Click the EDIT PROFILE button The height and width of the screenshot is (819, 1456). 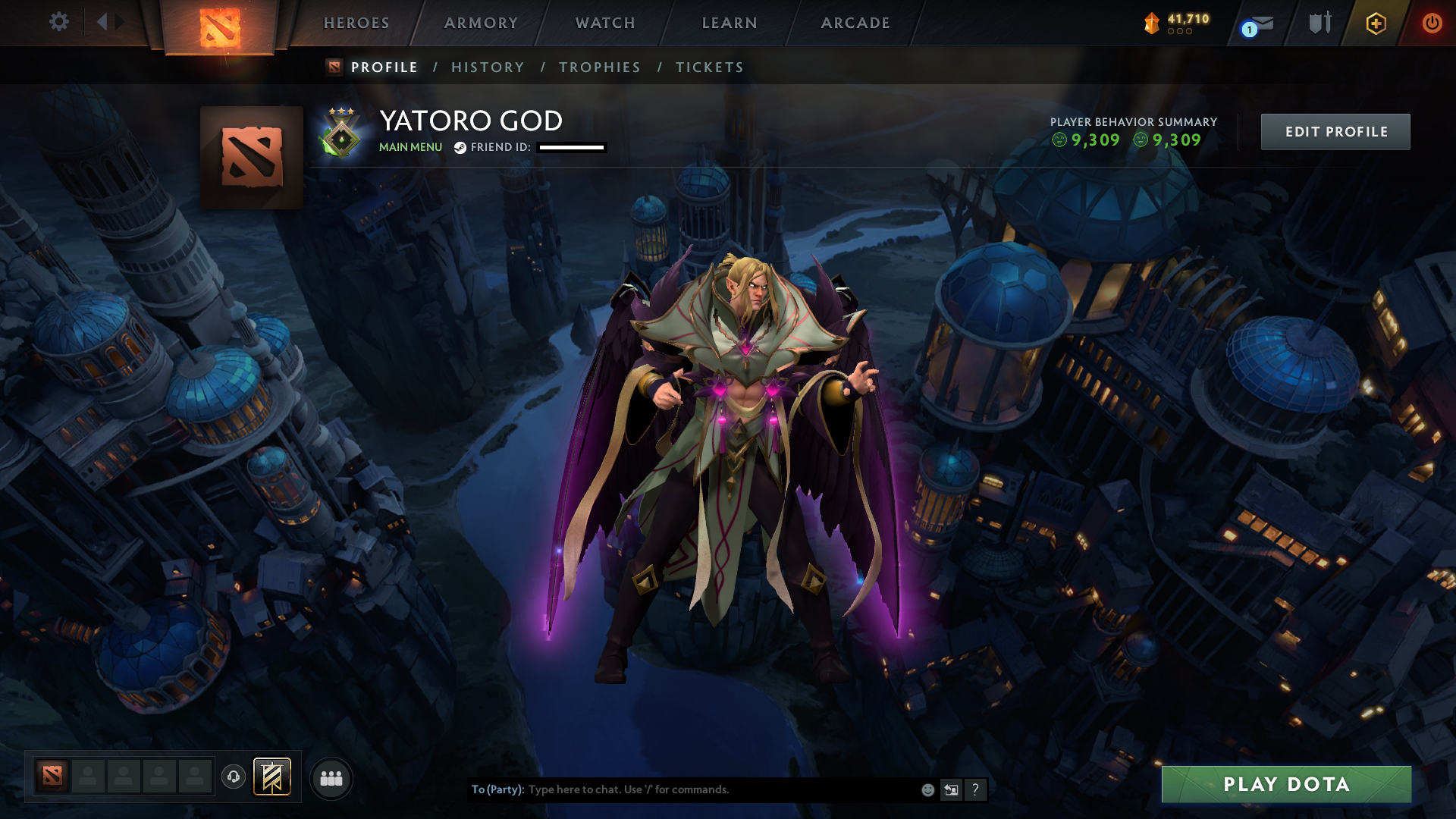[x=1335, y=131]
